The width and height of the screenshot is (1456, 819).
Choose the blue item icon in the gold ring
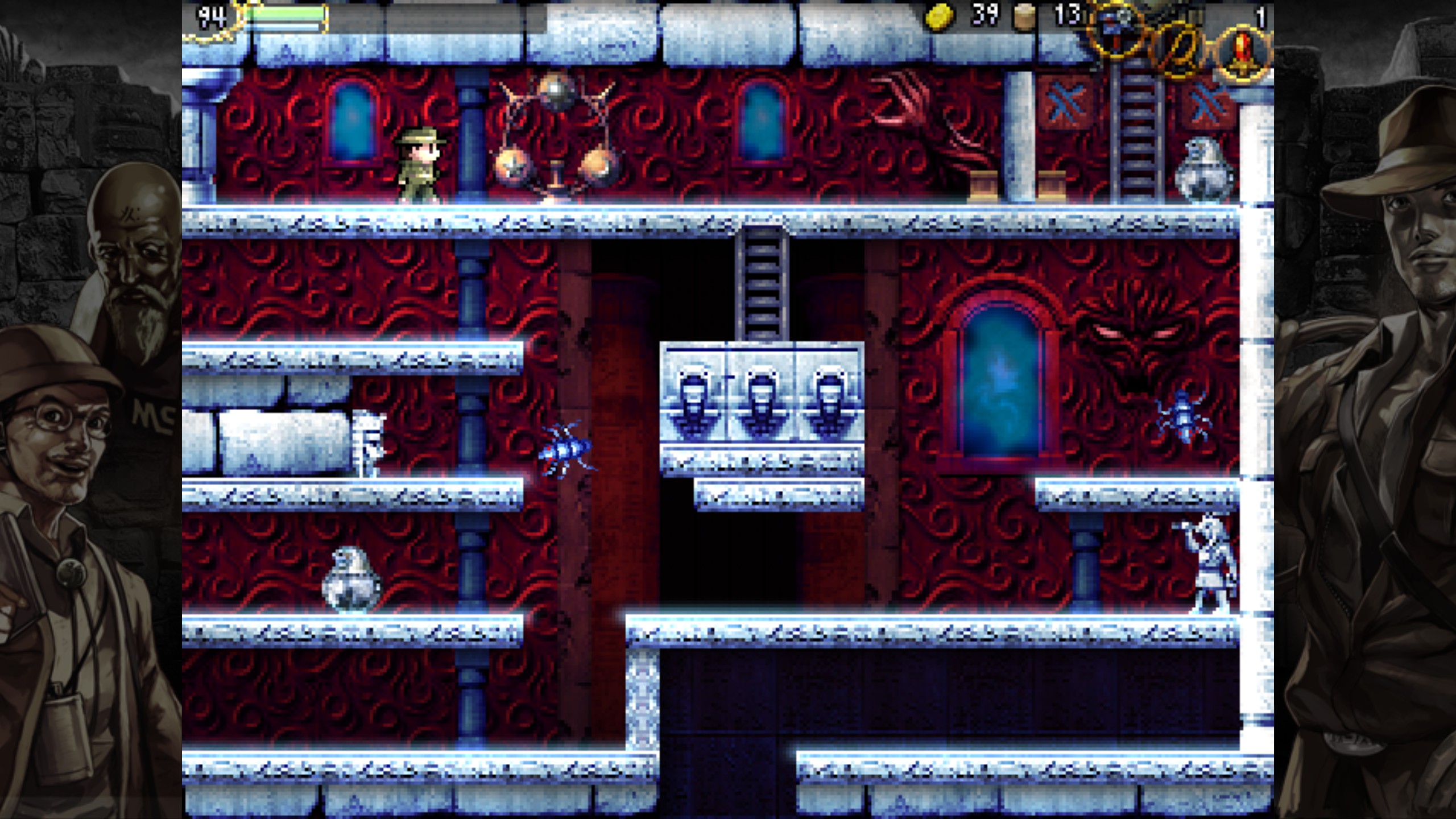[1116, 28]
